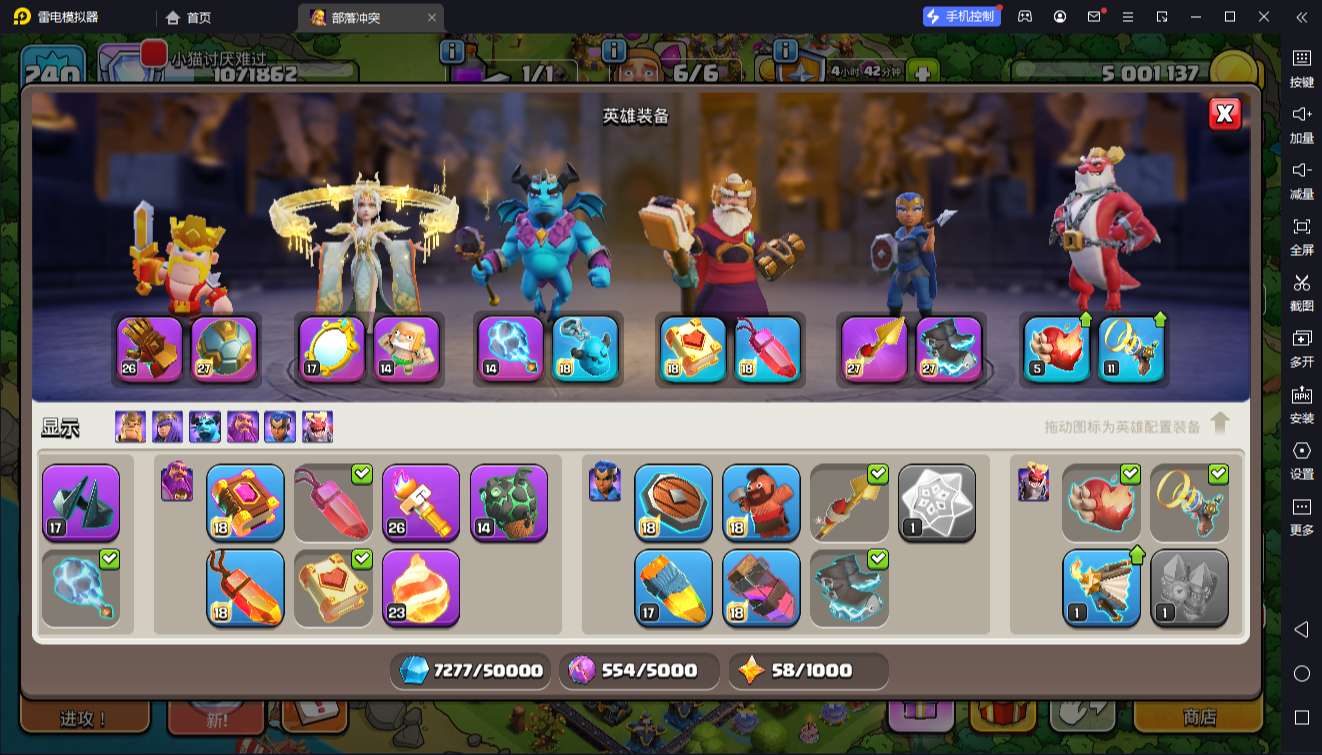Filter display by Barbarian King portrait

(130, 427)
